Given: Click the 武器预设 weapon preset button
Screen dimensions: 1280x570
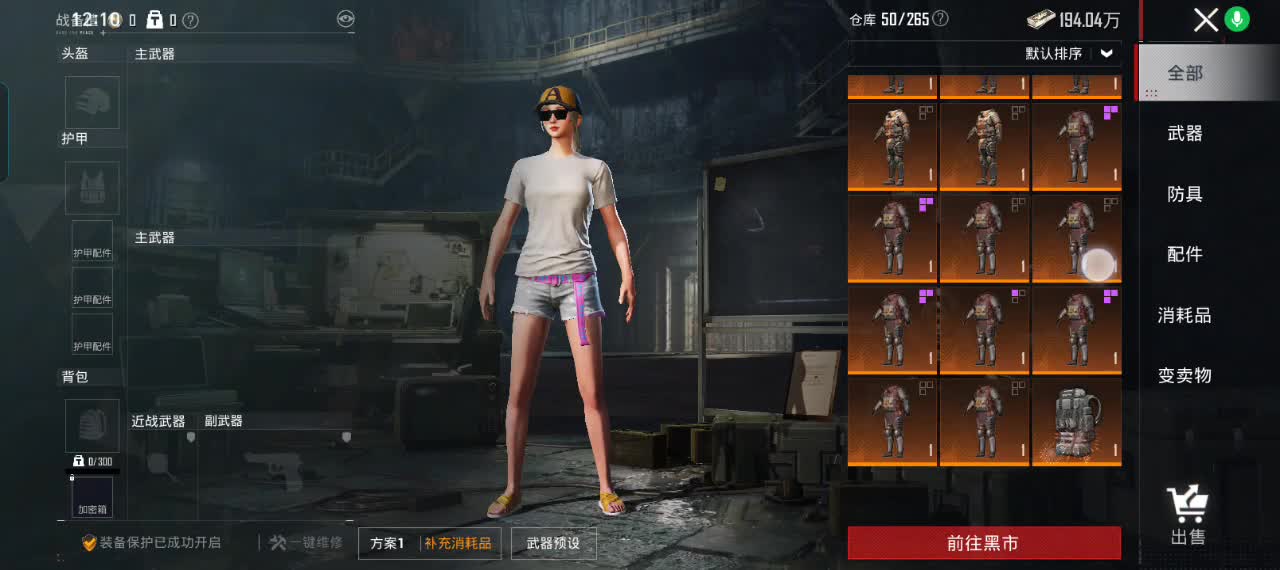Looking at the screenshot, I should pos(553,543).
